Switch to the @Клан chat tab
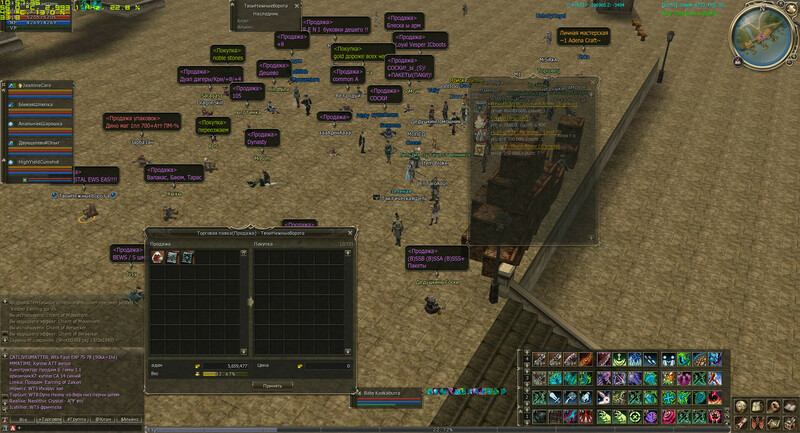Image resolution: width=800 pixels, height=433 pixels. [x=102, y=418]
